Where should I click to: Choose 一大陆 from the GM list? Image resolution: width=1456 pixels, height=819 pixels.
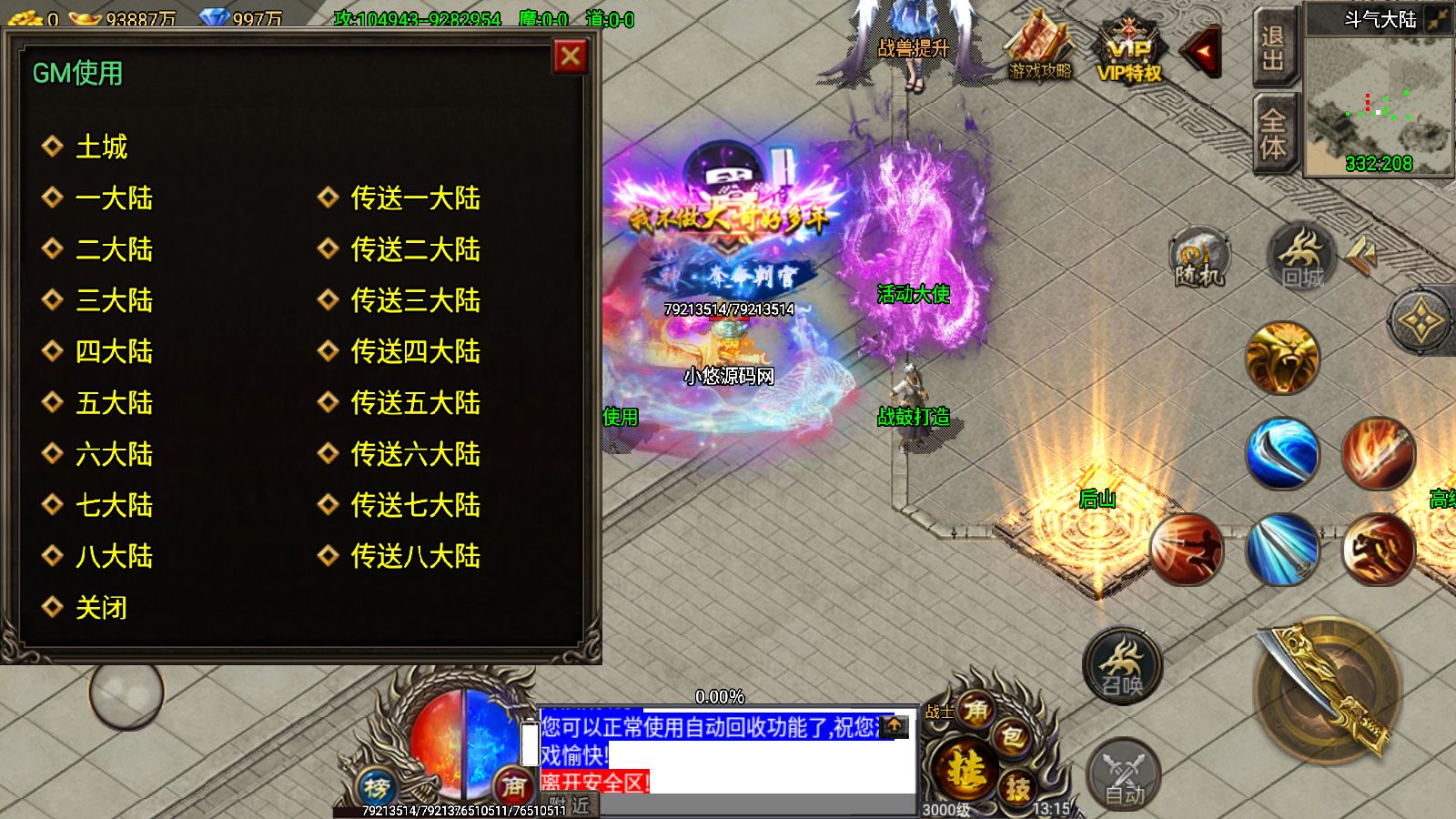click(113, 198)
